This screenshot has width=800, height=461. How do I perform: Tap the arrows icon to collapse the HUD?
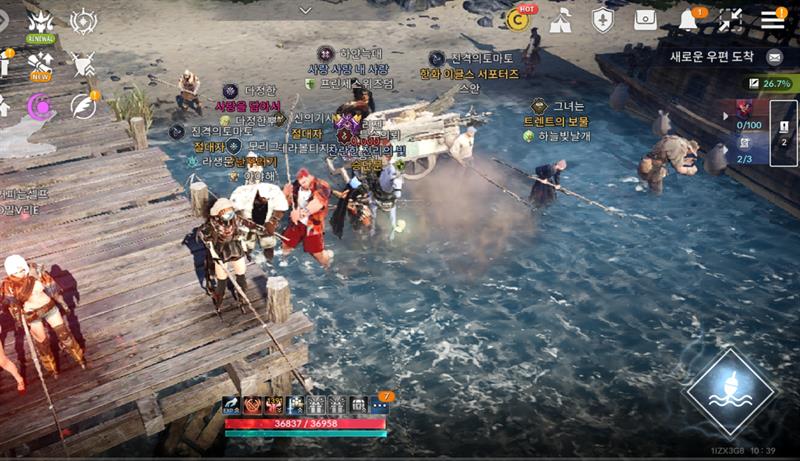(x=731, y=20)
